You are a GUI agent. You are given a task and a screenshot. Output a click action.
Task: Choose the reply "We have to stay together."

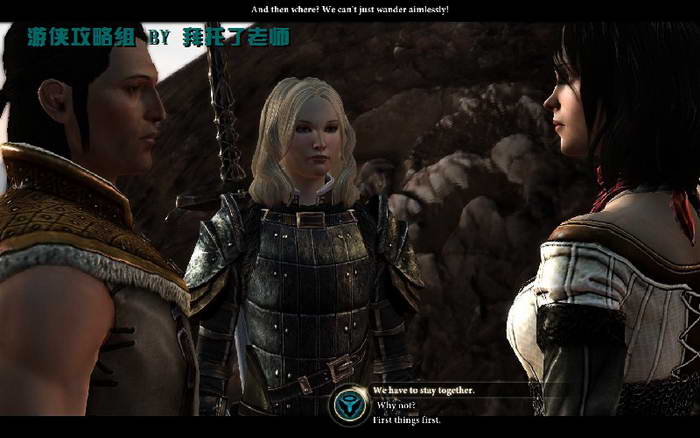[423, 389]
